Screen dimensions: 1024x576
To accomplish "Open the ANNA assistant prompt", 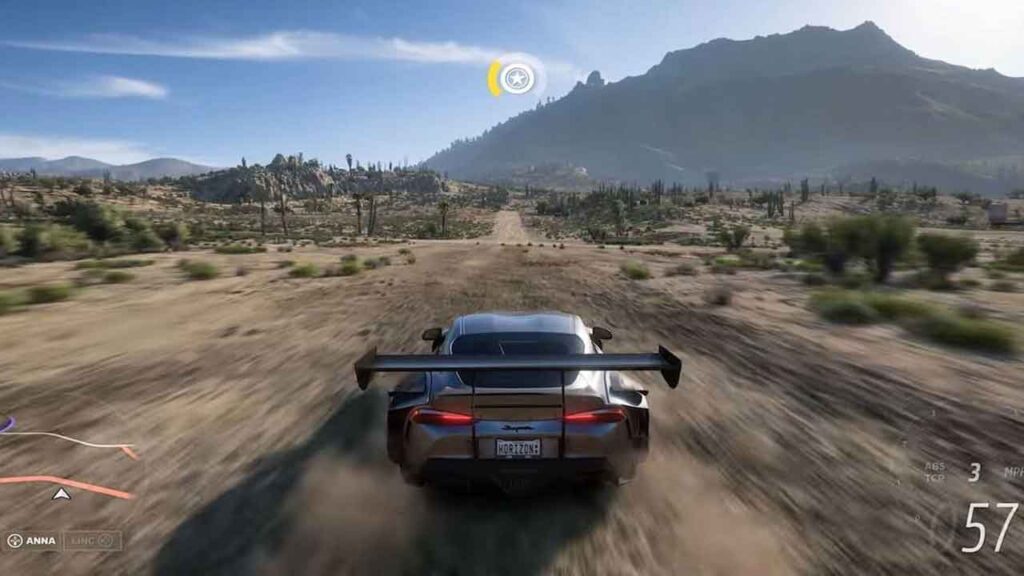I will (x=32, y=541).
